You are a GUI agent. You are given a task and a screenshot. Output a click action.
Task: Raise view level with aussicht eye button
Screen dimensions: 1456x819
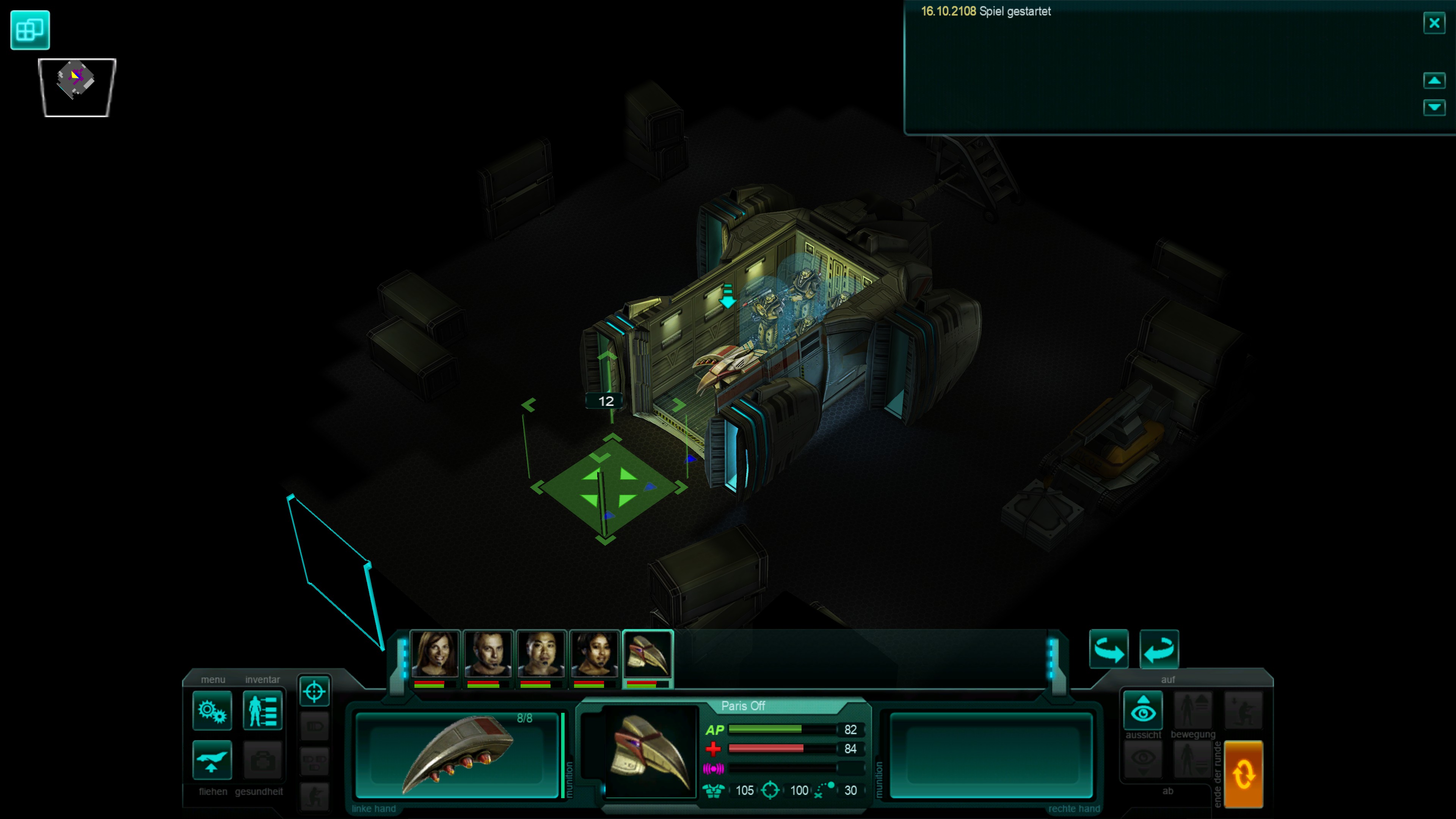pos(1143,710)
